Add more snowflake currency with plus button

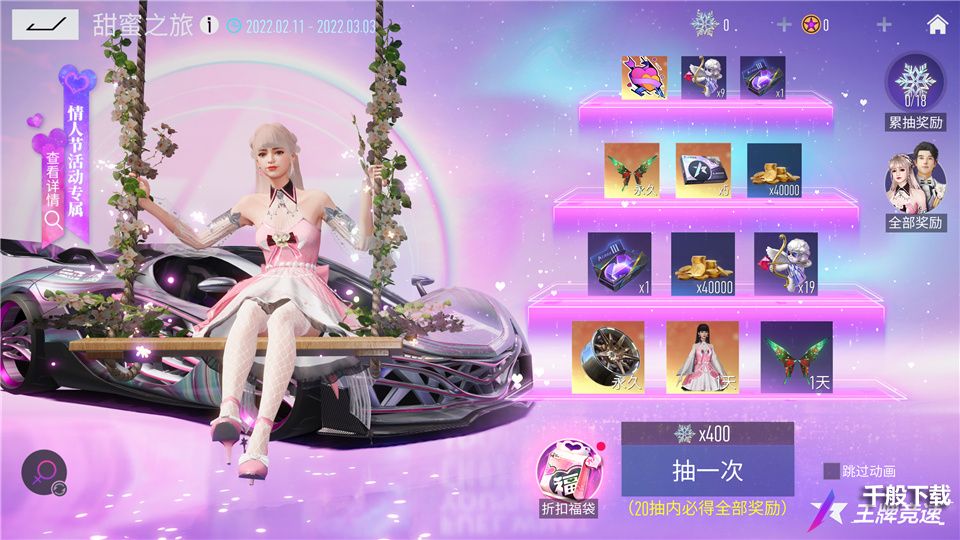[784, 25]
